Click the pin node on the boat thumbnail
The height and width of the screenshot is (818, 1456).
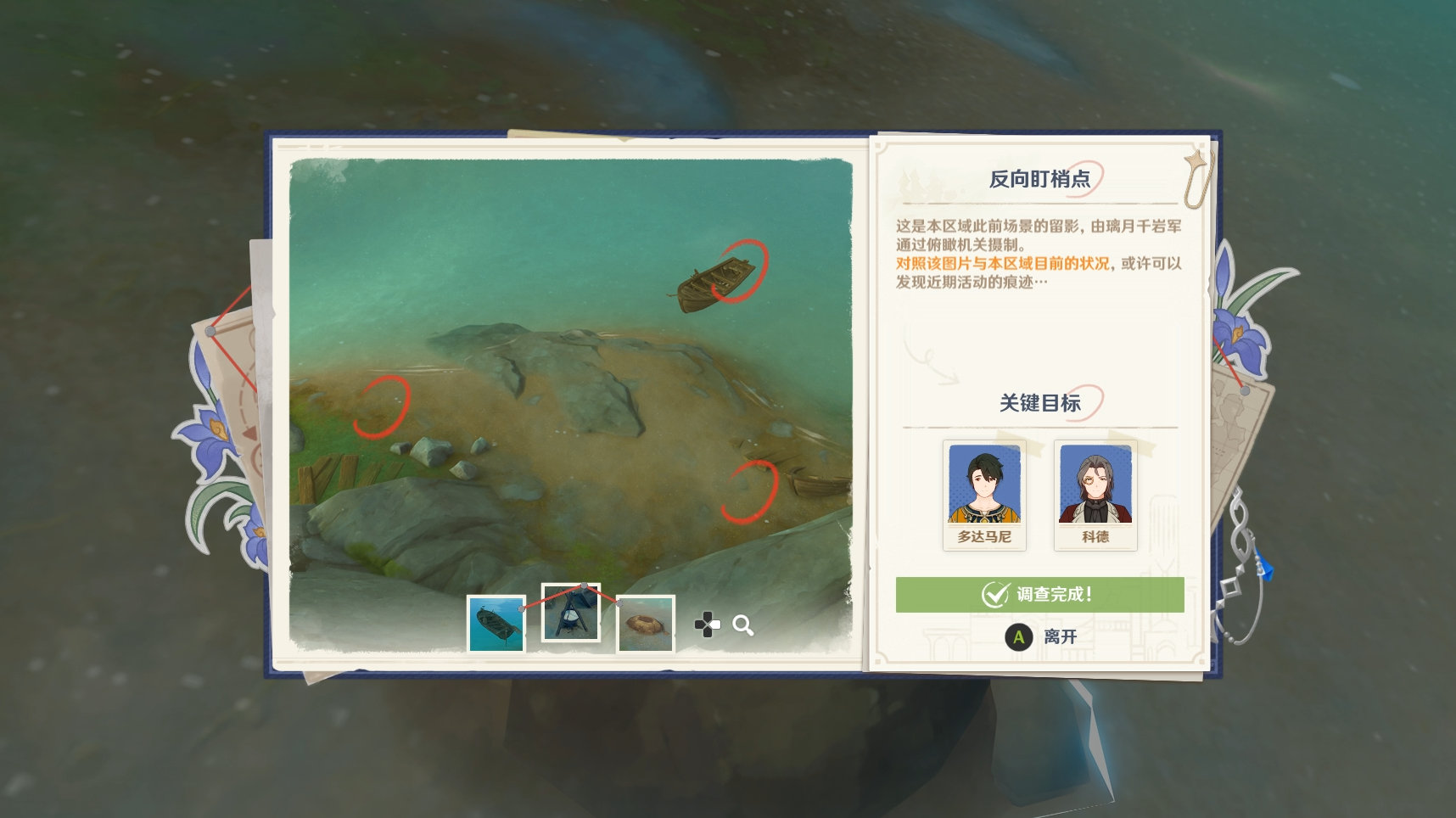tap(520, 608)
